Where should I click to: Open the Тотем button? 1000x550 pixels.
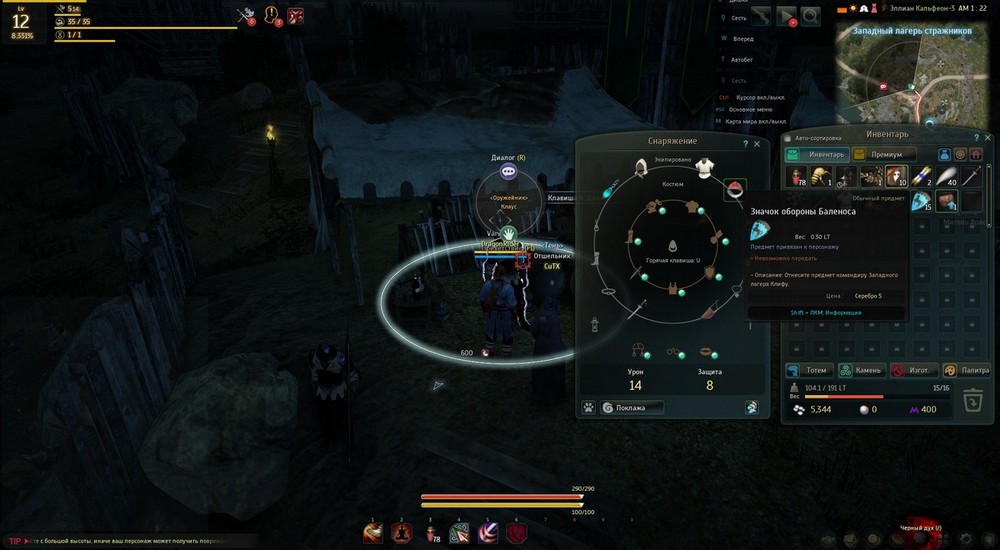(x=808, y=370)
